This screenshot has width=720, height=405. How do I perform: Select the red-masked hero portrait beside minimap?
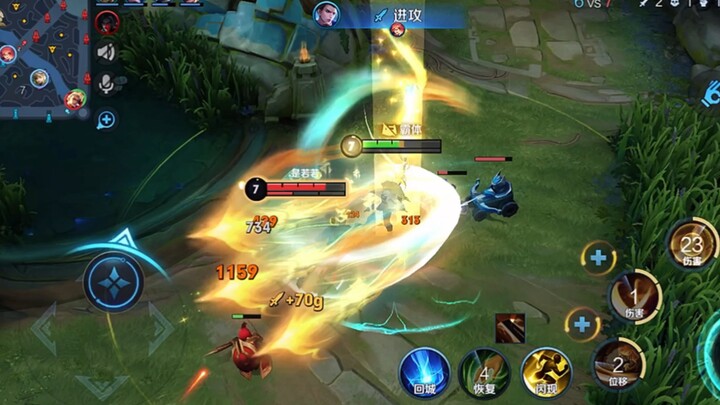106,22
